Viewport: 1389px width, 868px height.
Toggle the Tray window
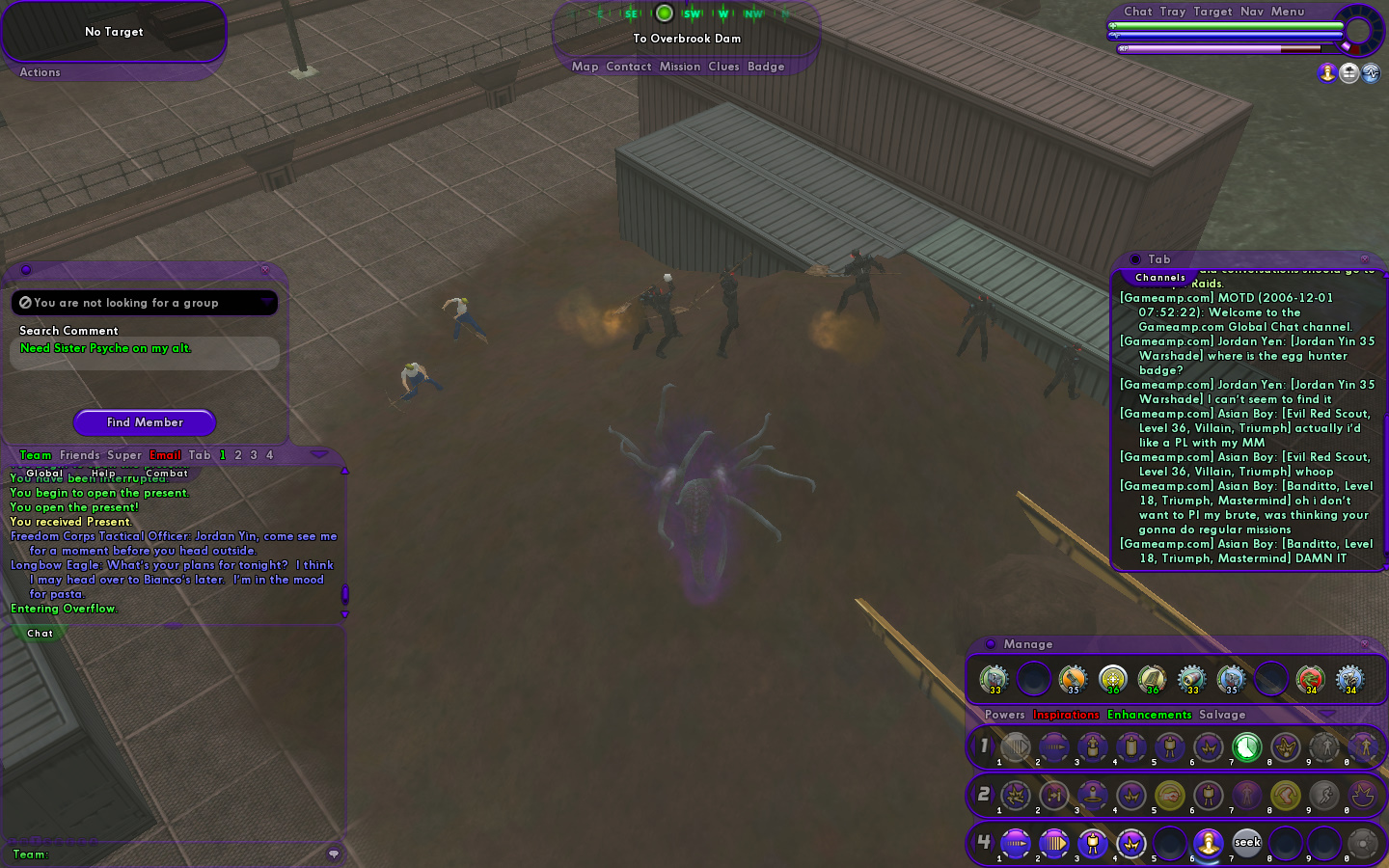click(1173, 12)
